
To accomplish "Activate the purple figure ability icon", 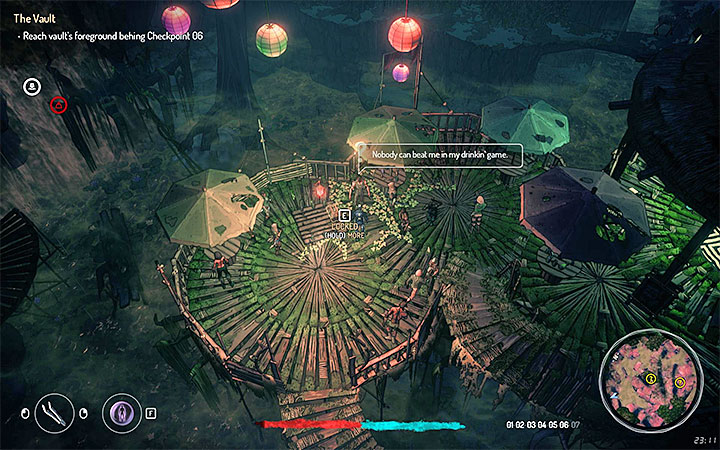I will (x=122, y=412).
